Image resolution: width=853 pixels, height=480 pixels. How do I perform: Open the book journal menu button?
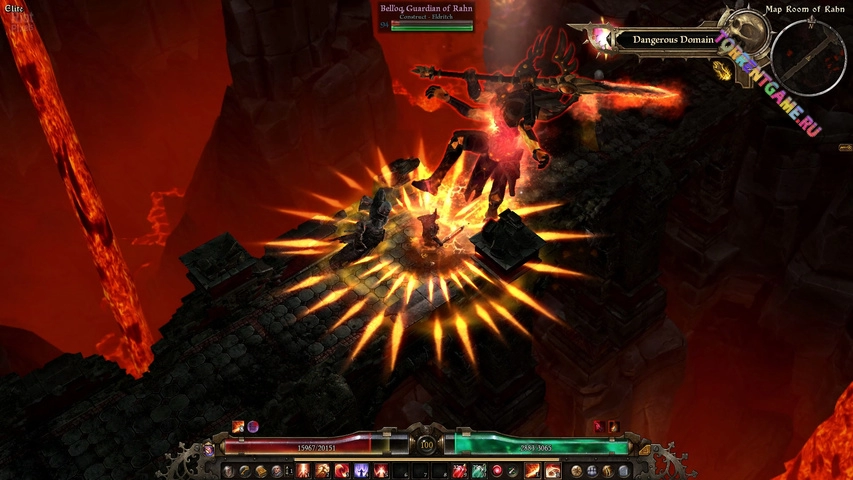click(x=262, y=470)
